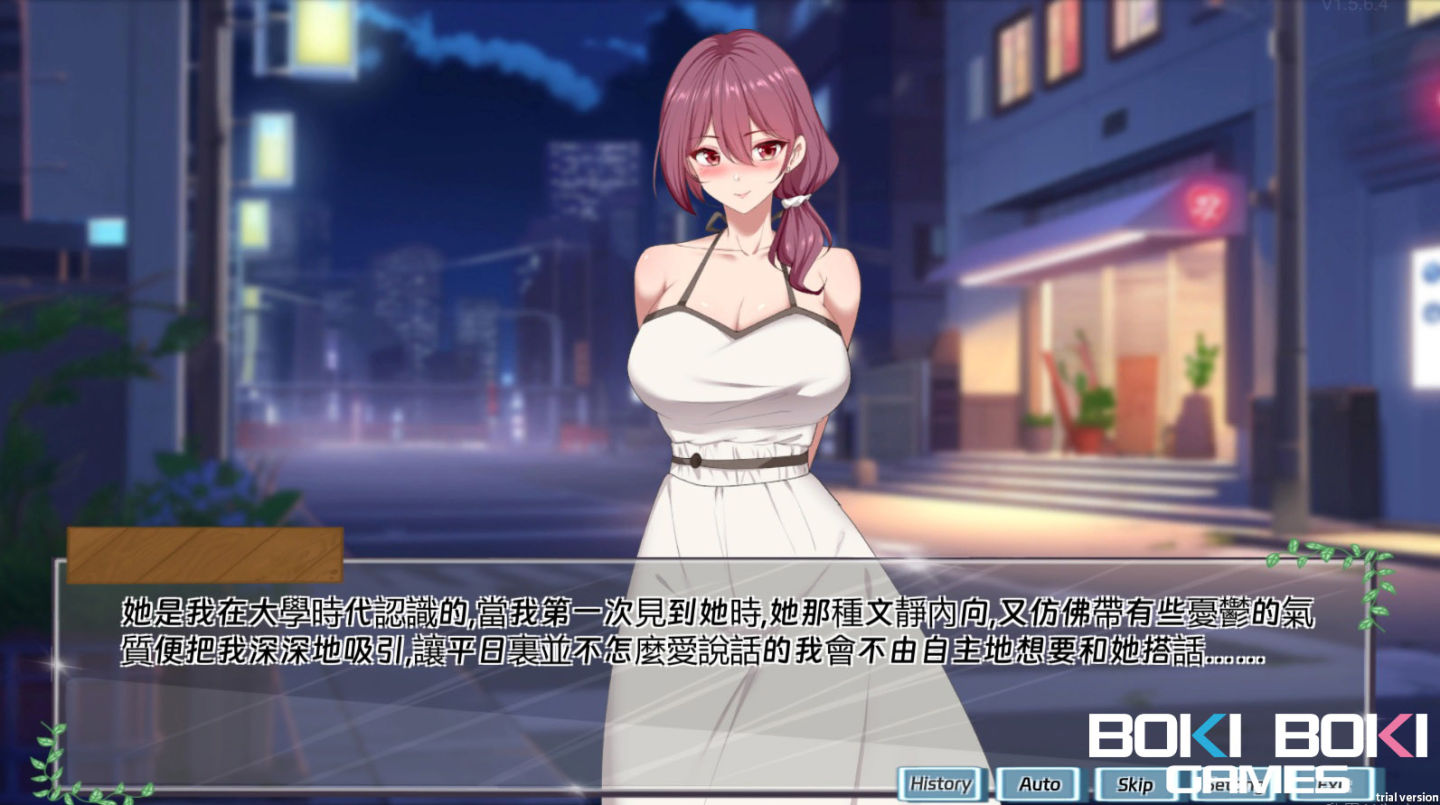Click the trial version label
Image resolution: width=1440 pixels, height=805 pixels.
click(1404, 797)
